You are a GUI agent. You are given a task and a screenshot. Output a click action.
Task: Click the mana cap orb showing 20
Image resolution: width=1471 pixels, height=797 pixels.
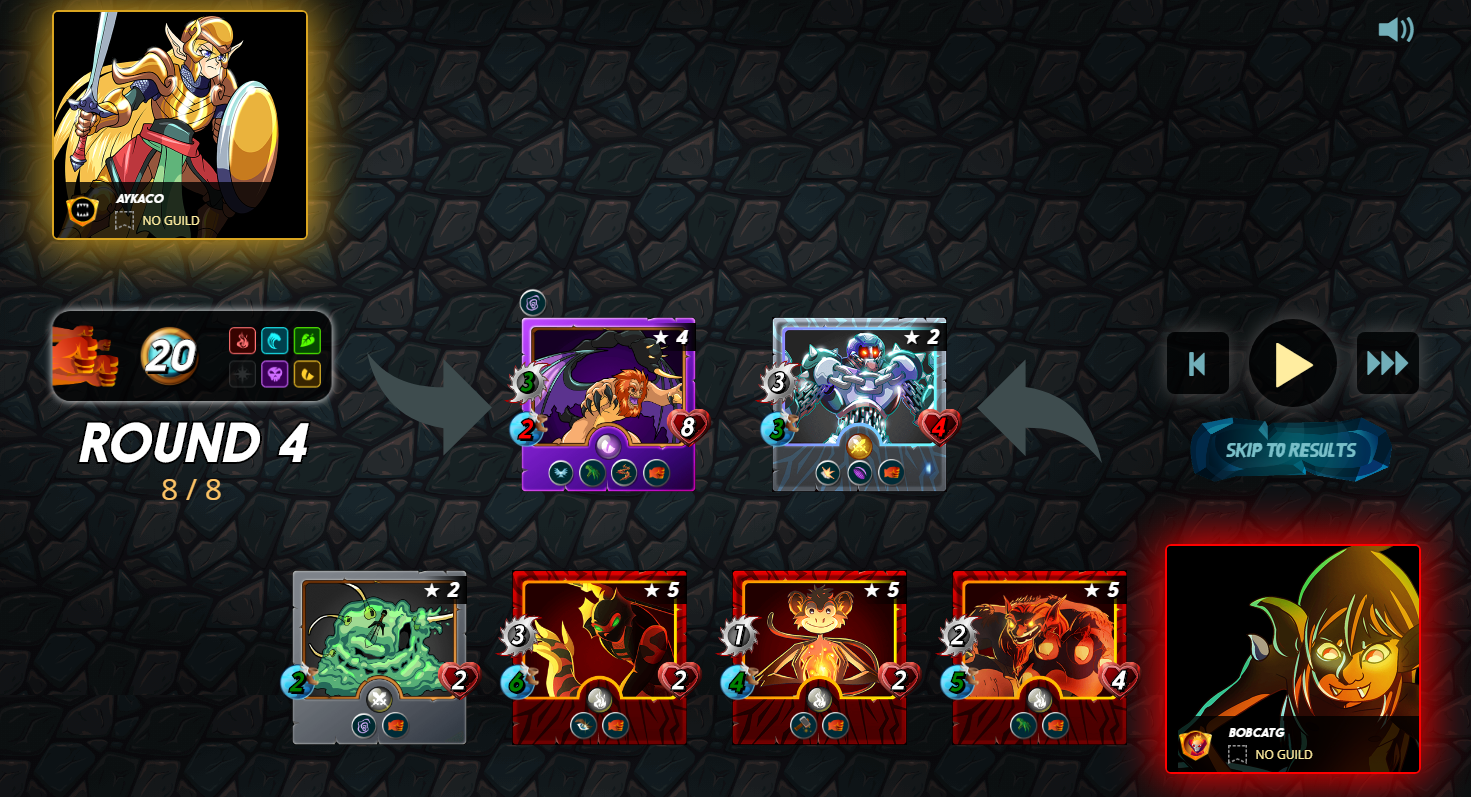point(171,356)
